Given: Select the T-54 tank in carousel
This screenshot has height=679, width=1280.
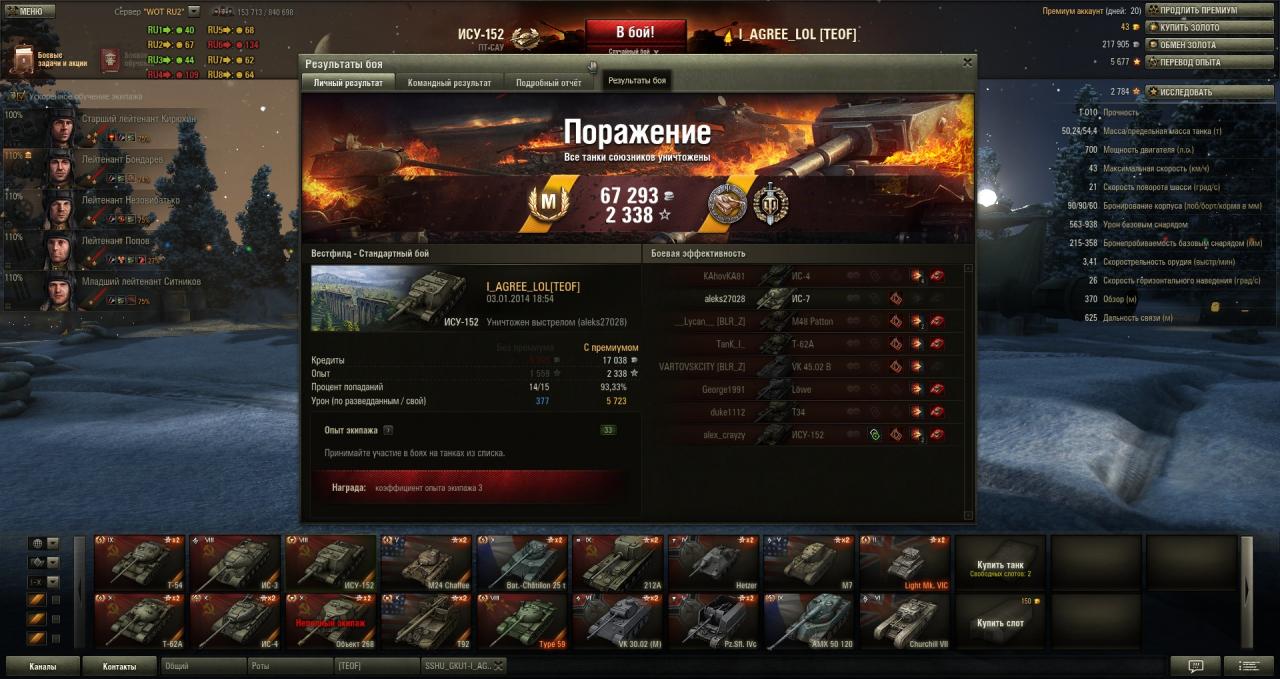Looking at the screenshot, I should tap(140, 563).
